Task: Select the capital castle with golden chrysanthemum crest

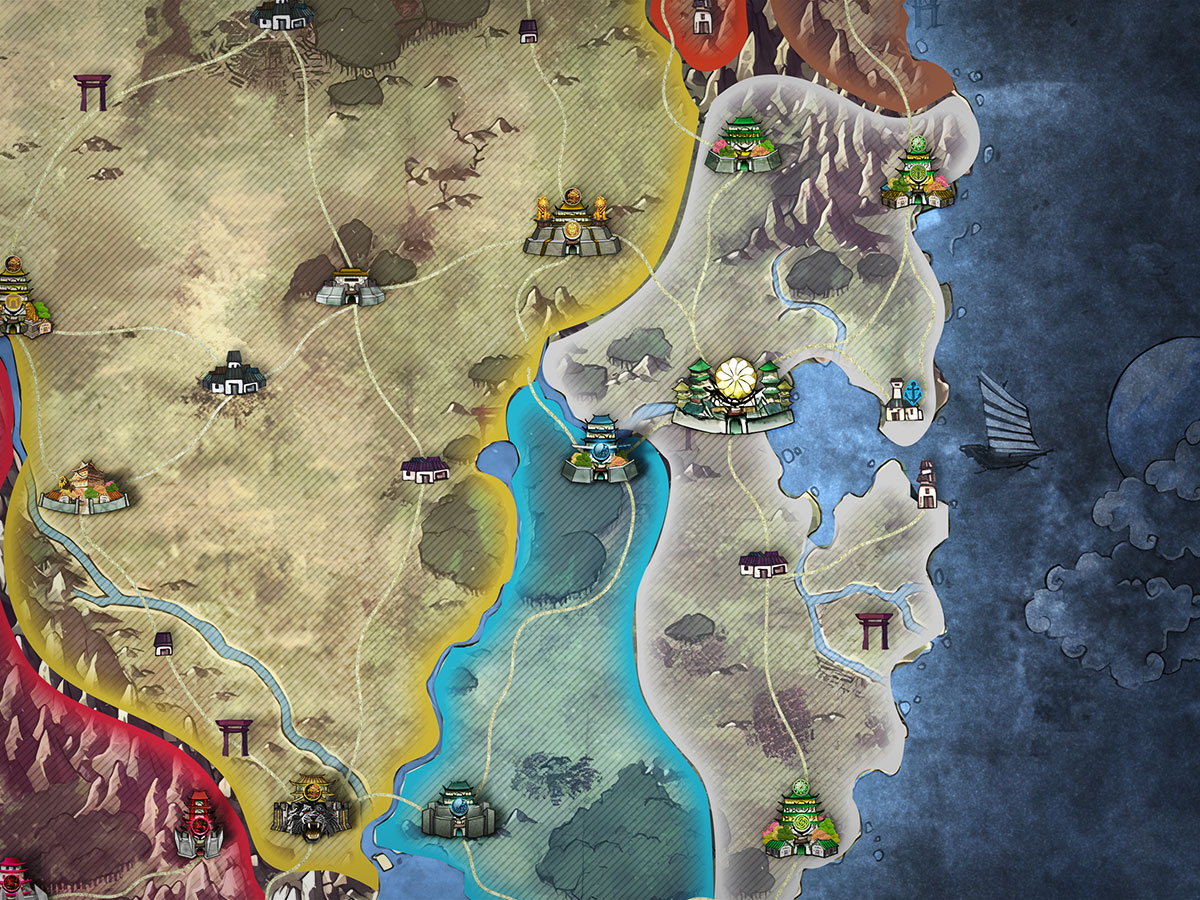Action: (735, 395)
